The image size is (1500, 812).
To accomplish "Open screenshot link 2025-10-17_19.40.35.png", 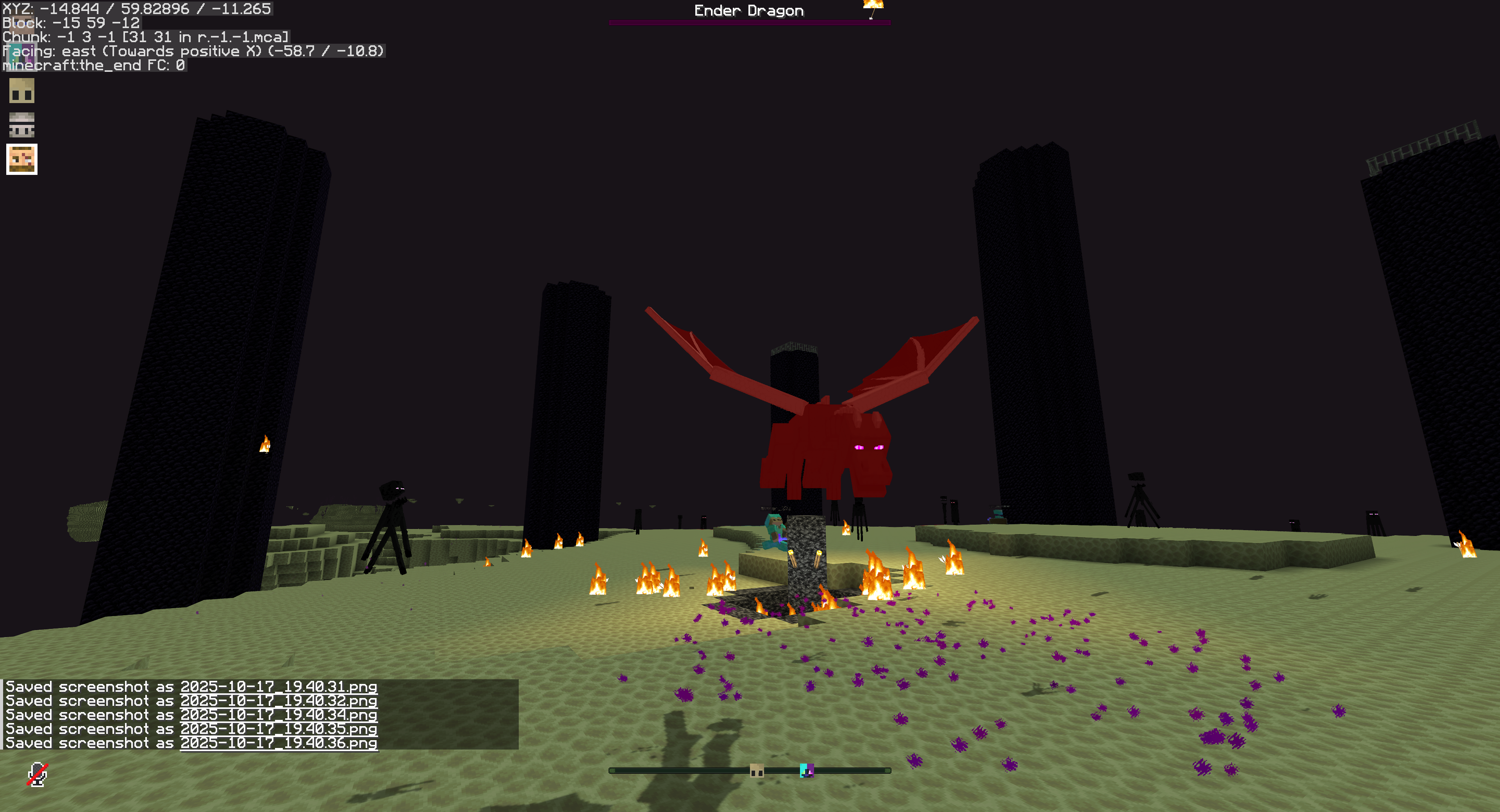I will point(279,729).
